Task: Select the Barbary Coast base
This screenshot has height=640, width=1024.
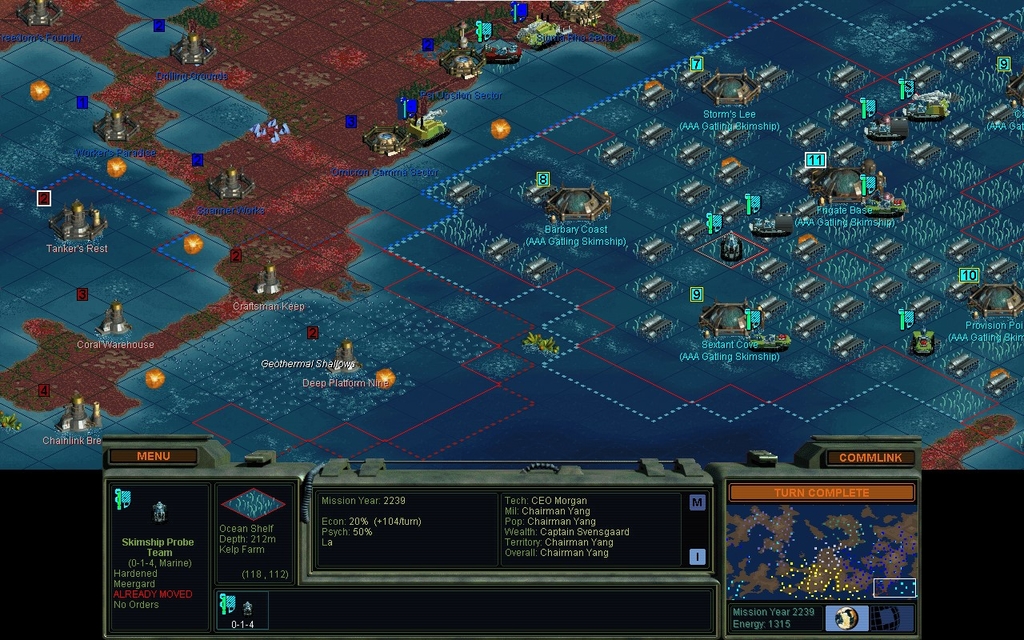Action: pos(577,205)
